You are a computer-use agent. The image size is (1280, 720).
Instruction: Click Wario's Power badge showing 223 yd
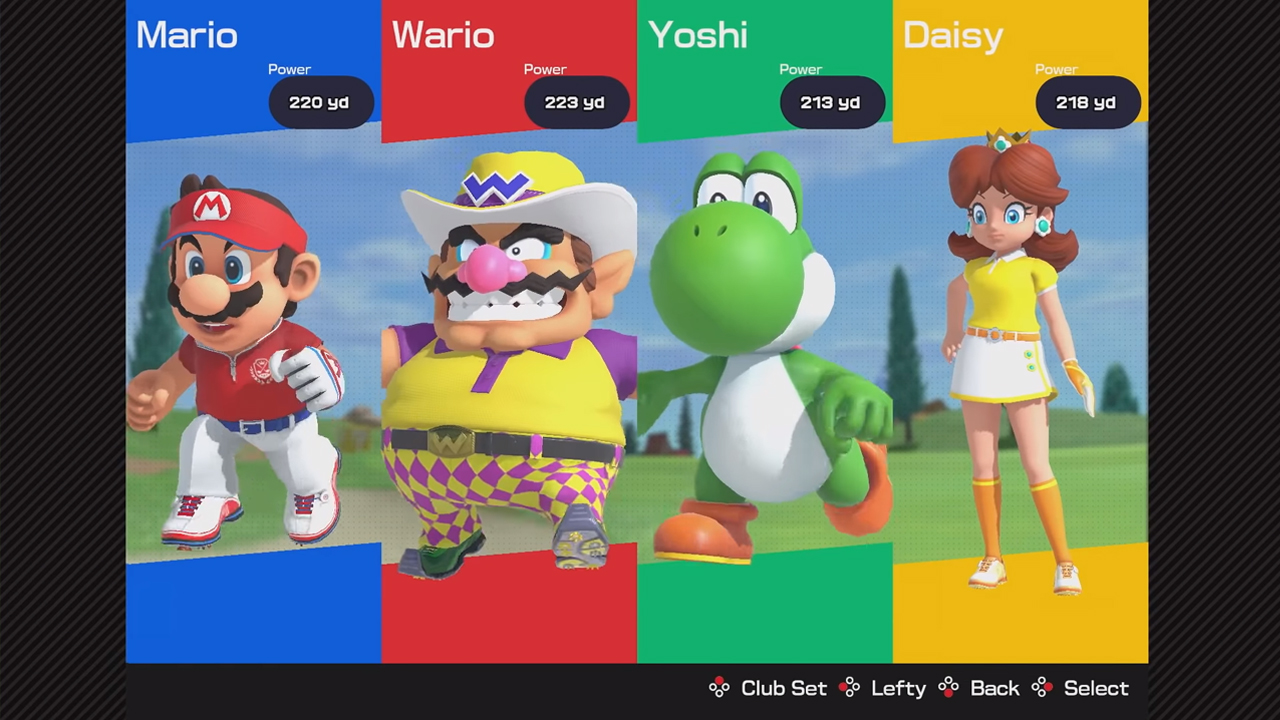[x=574, y=102]
